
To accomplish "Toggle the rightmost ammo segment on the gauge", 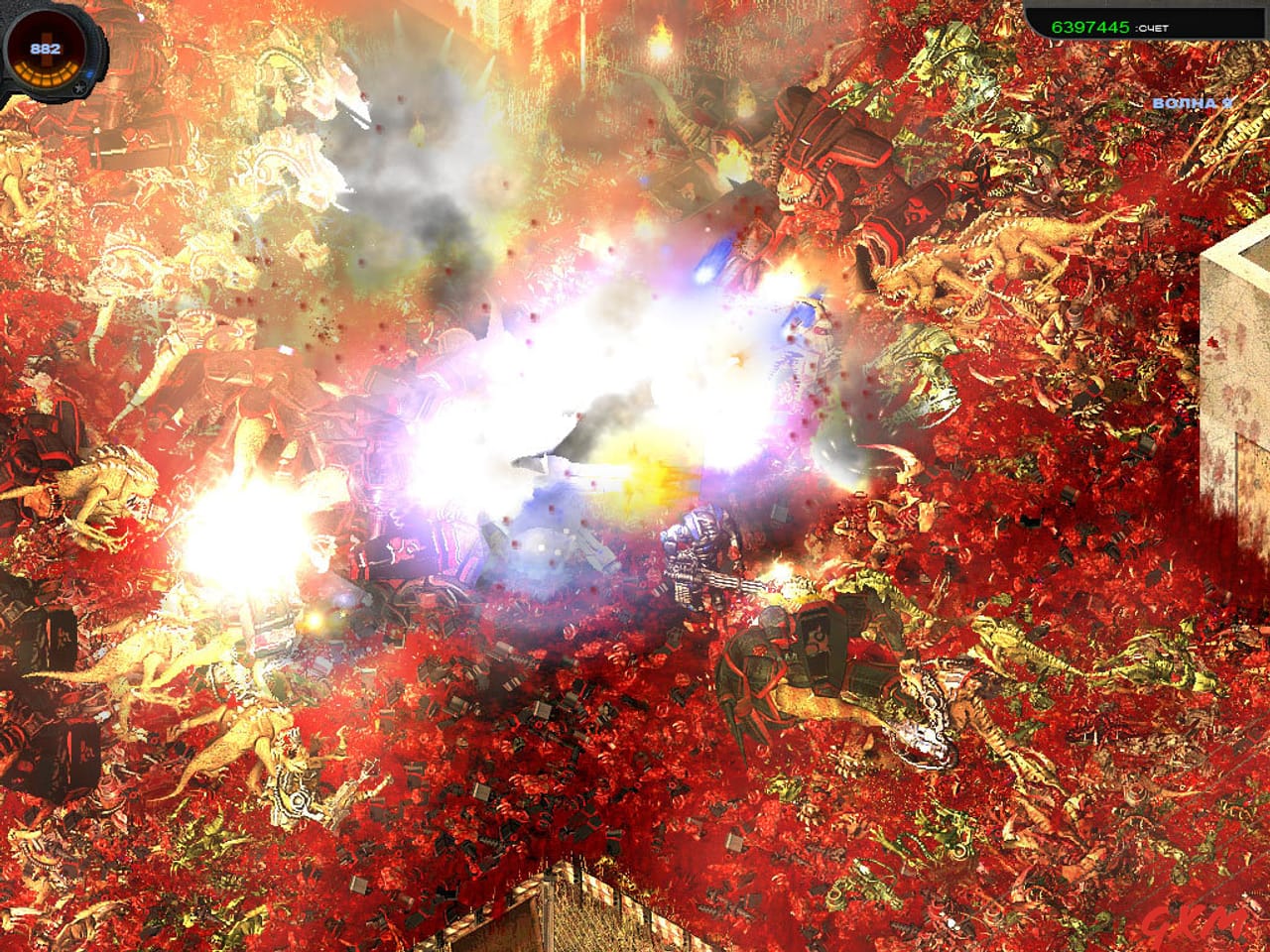I will [71, 66].
